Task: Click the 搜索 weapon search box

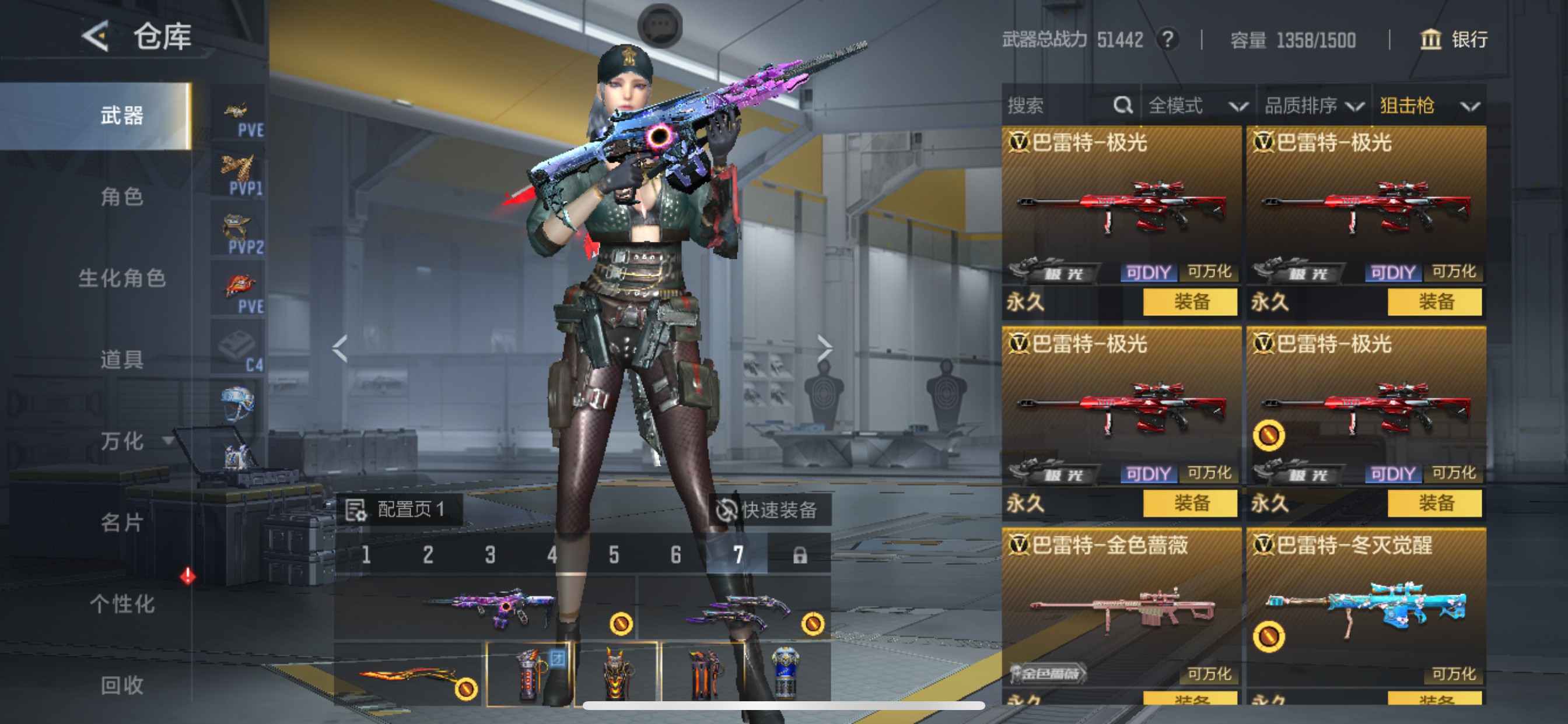Action: click(x=1059, y=106)
